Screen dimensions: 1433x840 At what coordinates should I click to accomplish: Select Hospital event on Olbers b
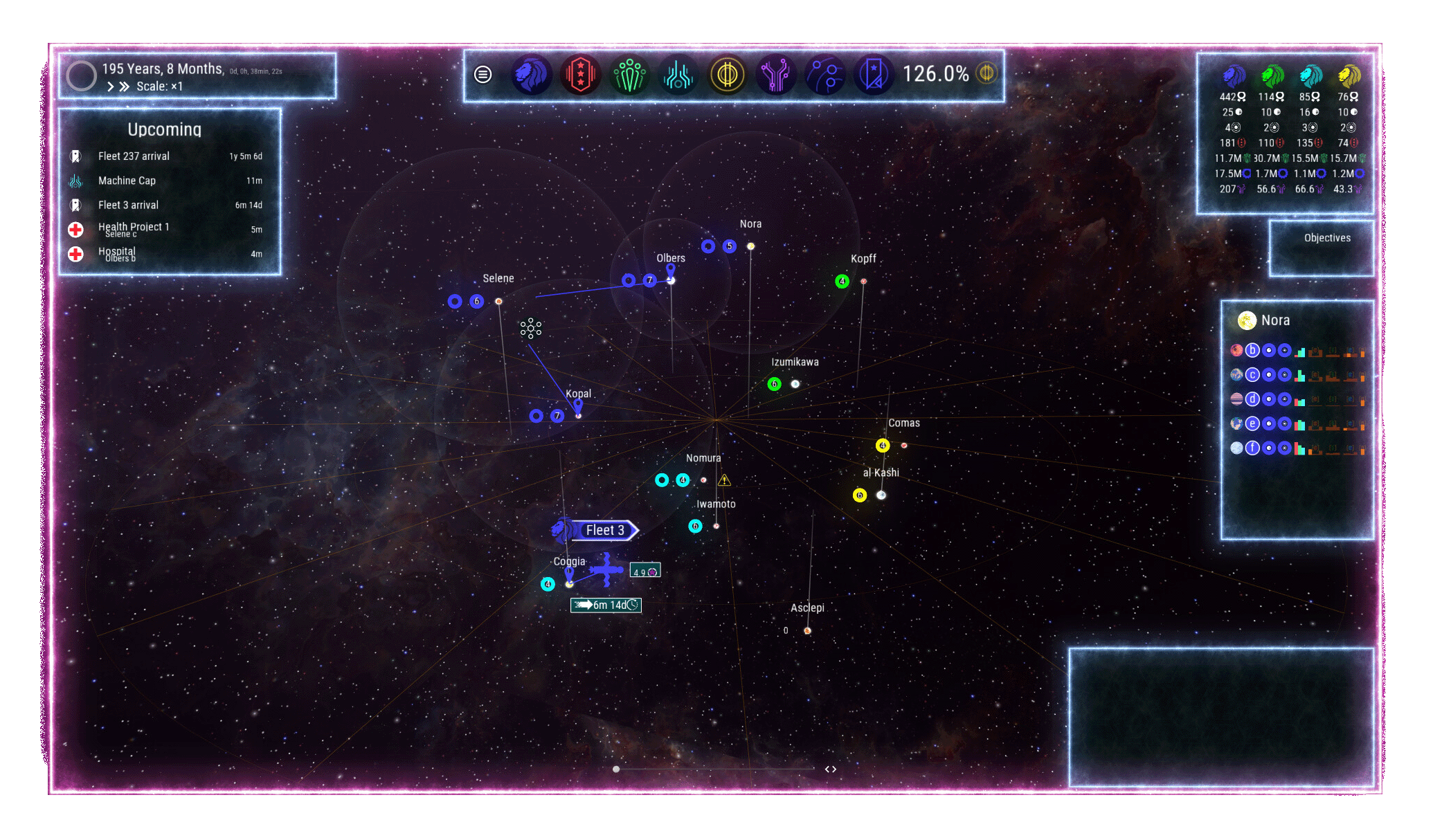click(x=116, y=253)
